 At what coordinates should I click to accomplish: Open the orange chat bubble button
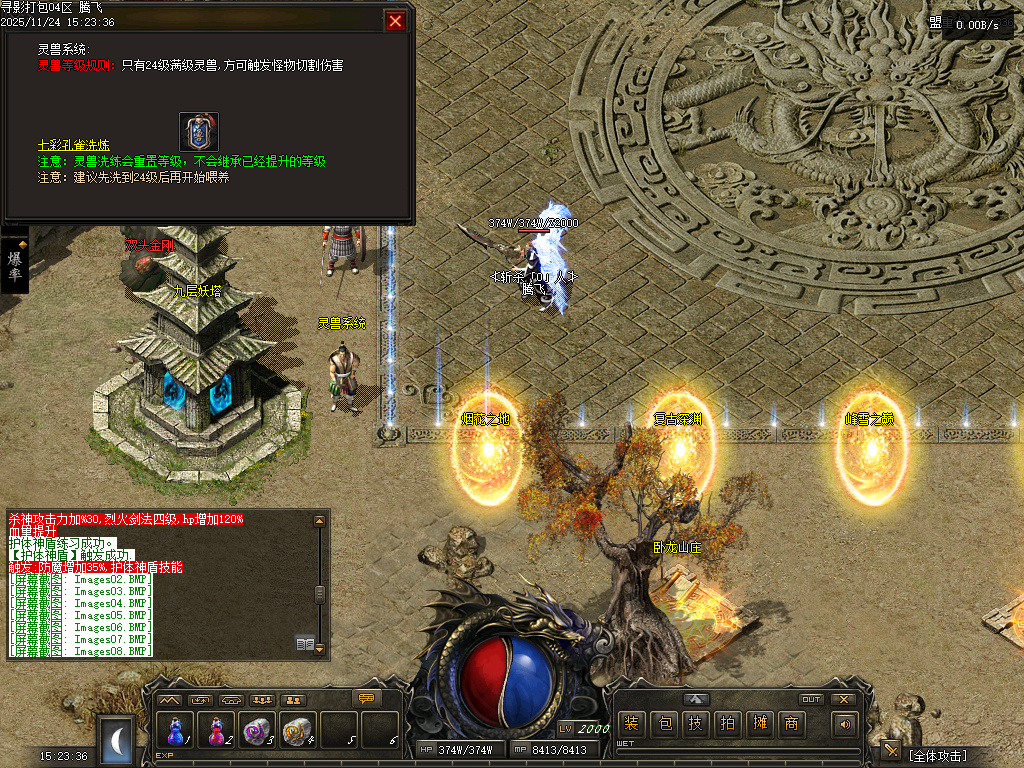(x=368, y=698)
